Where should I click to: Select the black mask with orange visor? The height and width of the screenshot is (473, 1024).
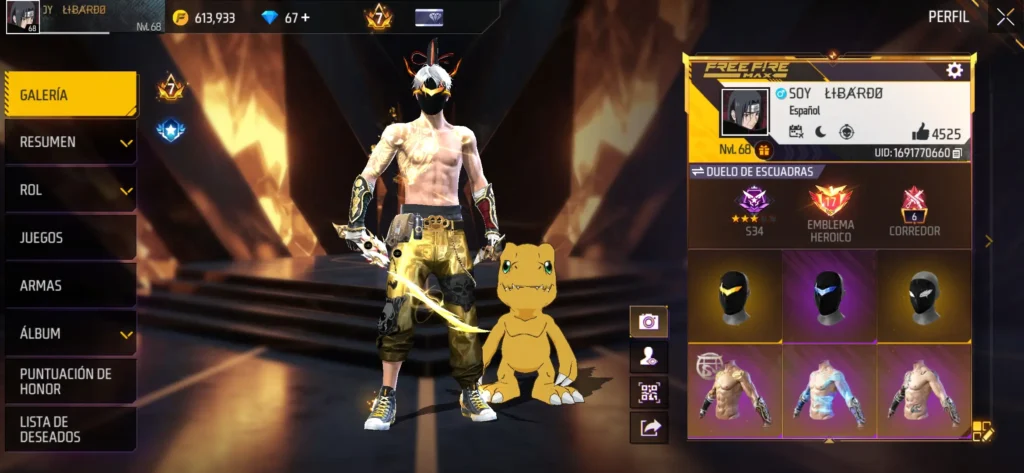[735, 297]
